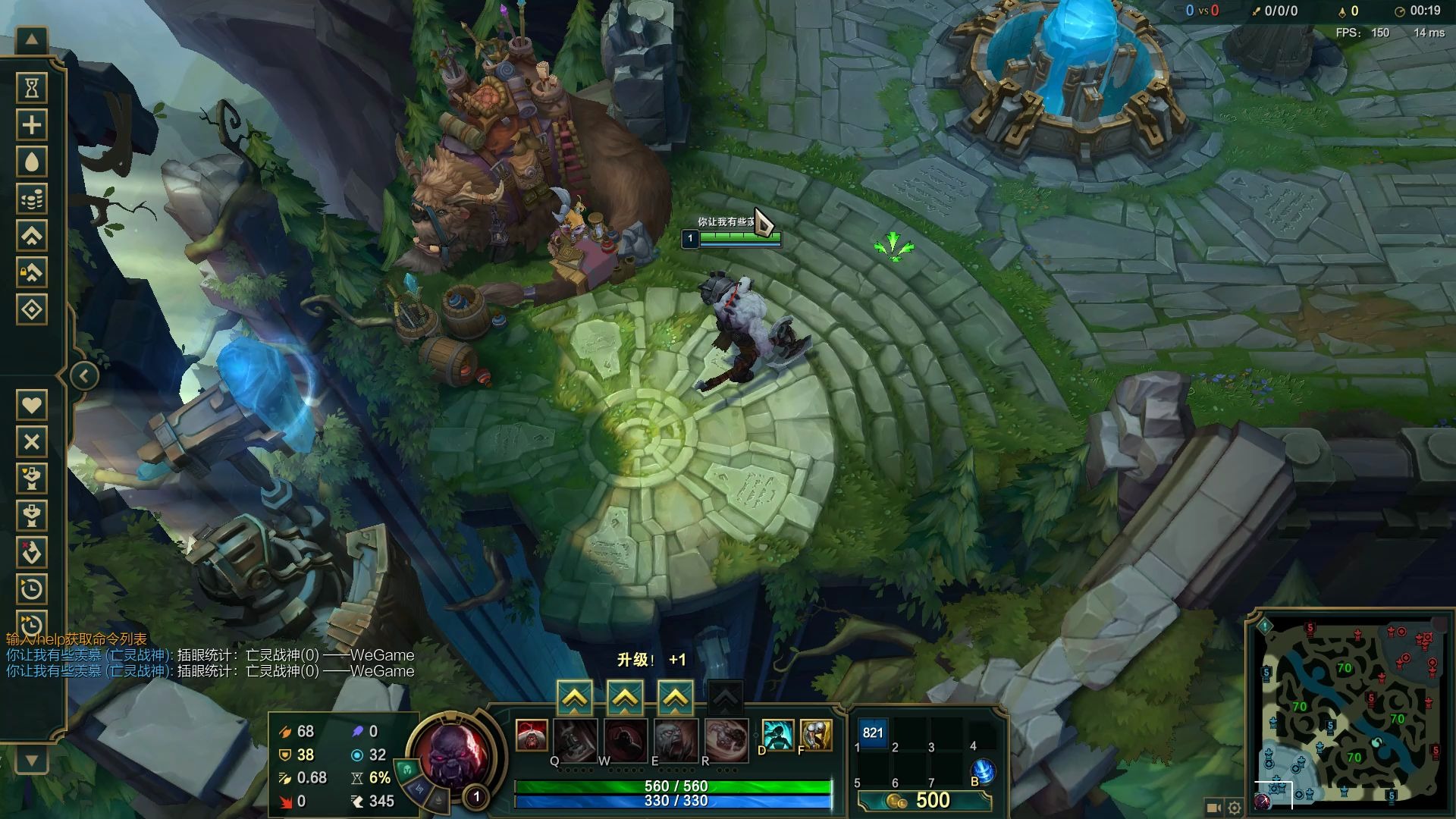Click the hourglass practice tool button

(32, 88)
